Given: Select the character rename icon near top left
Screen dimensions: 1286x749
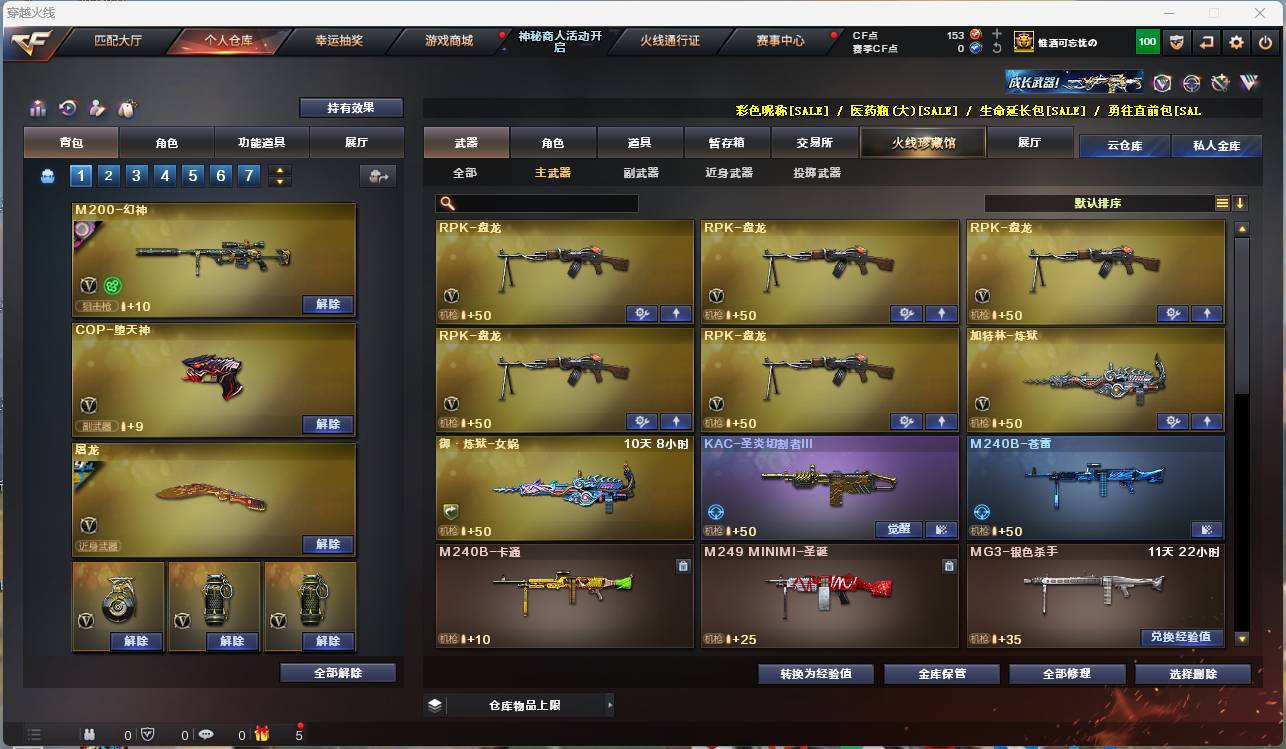Looking at the screenshot, I should click(x=97, y=108).
